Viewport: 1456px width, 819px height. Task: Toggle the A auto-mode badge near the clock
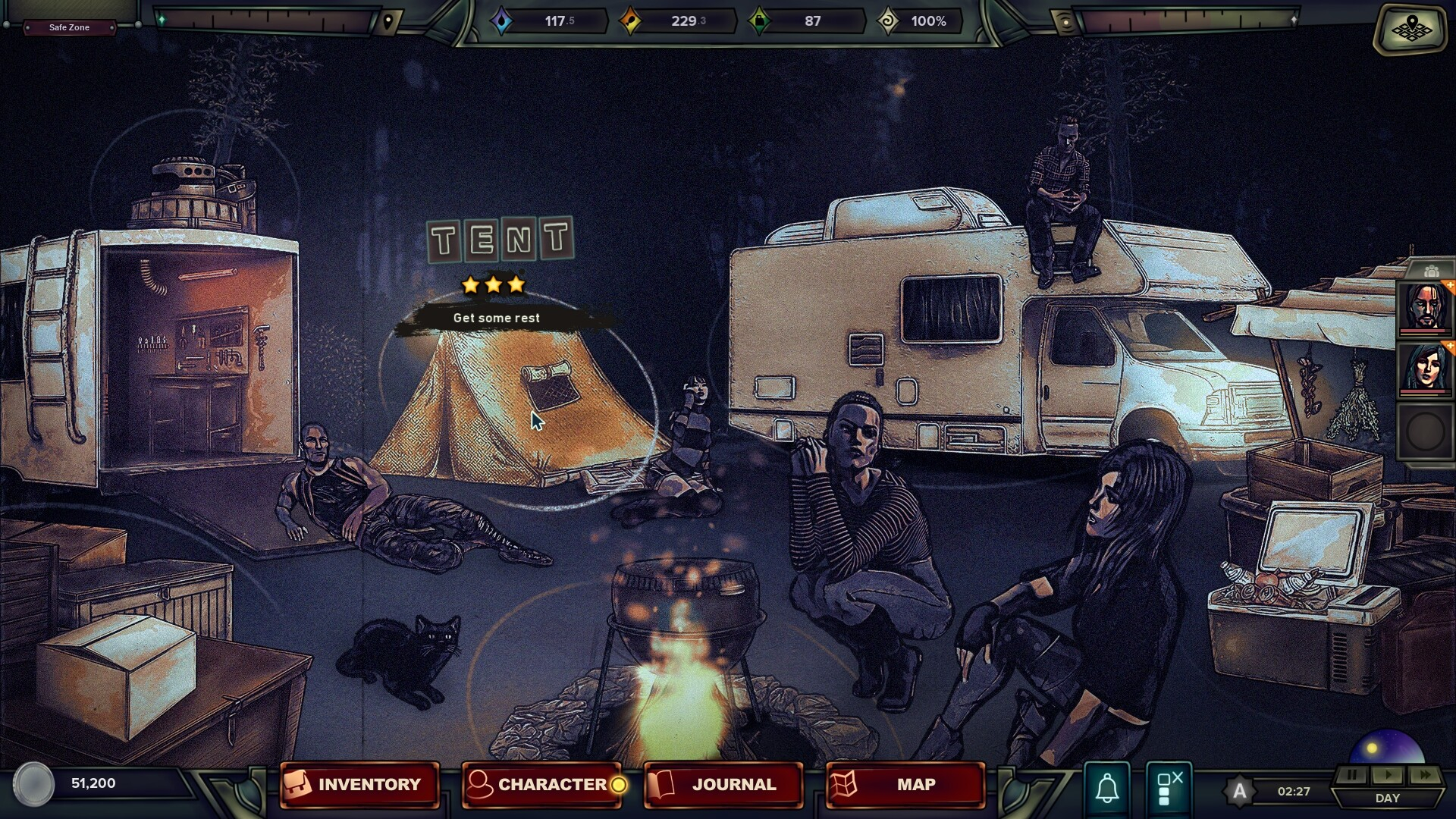[x=1238, y=791]
